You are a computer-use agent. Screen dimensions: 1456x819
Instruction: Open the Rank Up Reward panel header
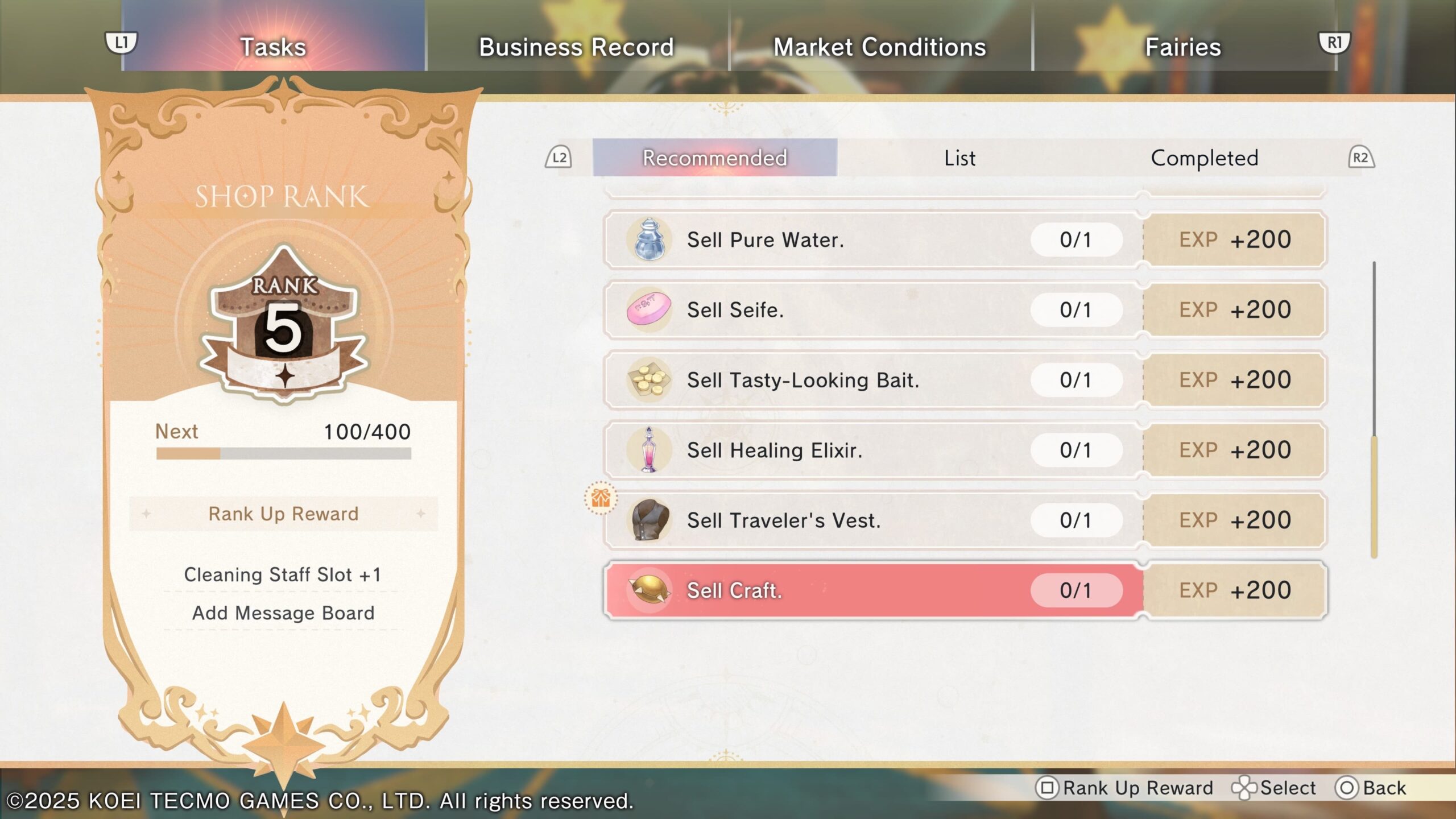click(x=283, y=514)
